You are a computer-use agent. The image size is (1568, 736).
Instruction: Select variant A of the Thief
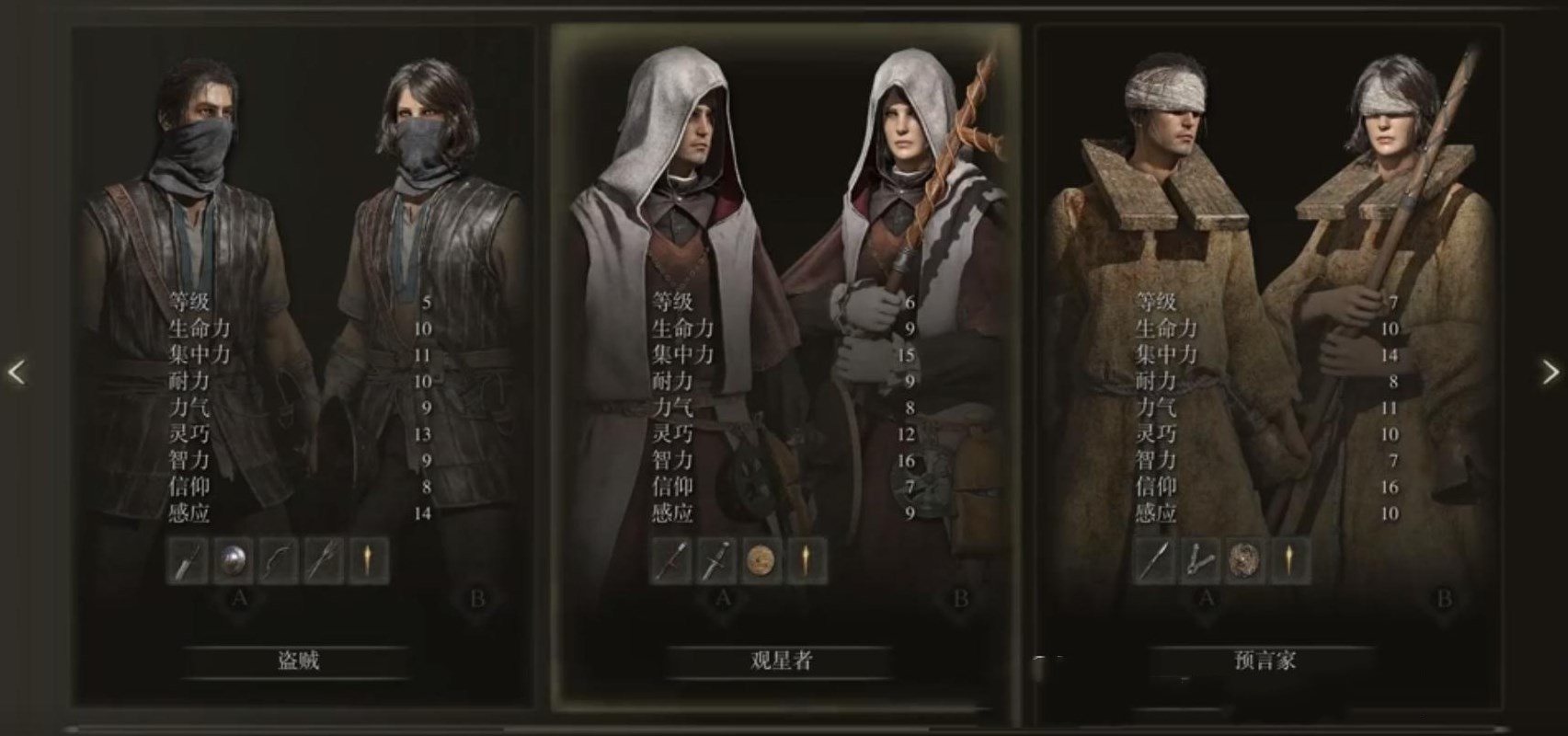tap(238, 598)
